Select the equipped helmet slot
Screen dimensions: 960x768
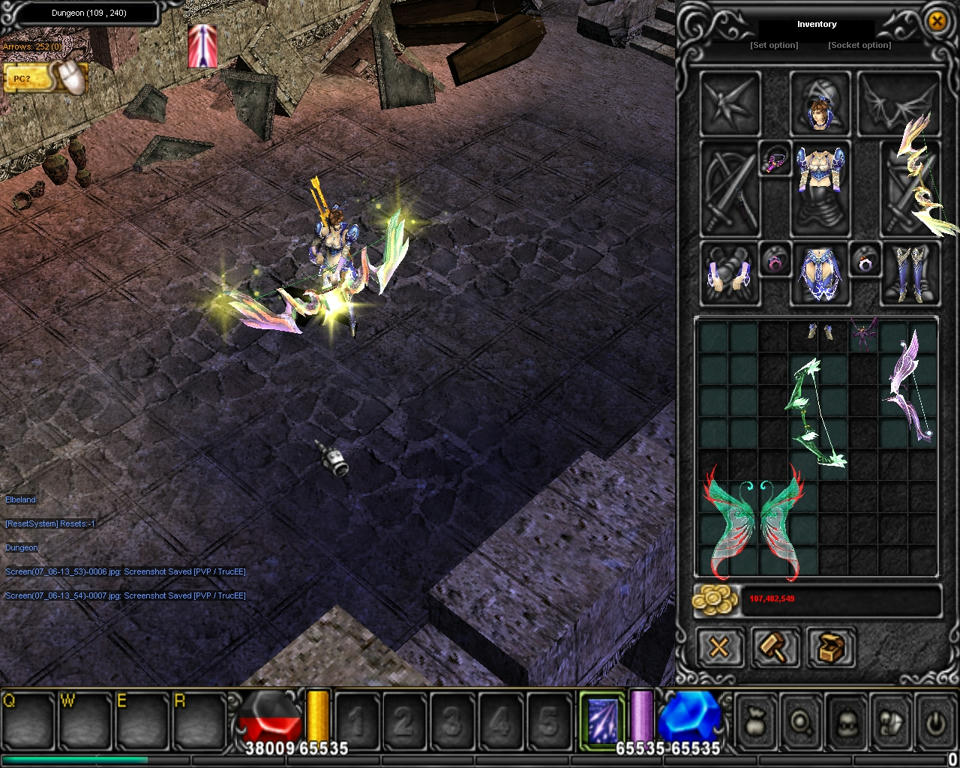tap(820, 103)
